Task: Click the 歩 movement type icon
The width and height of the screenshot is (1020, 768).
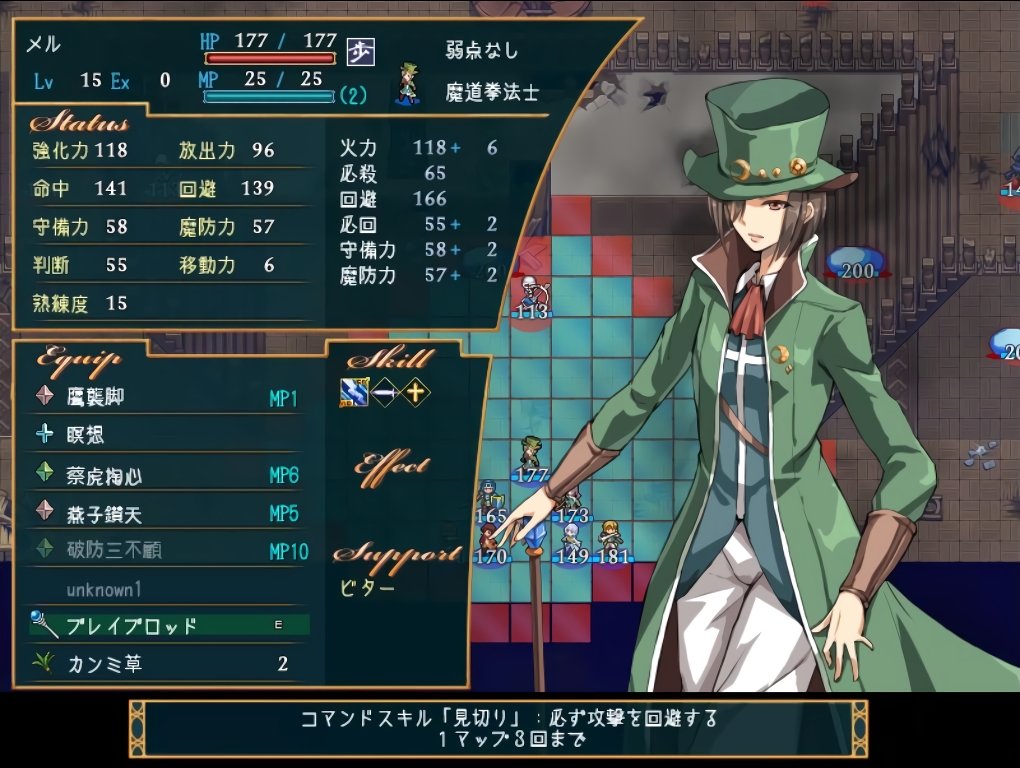Action: click(x=360, y=51)
